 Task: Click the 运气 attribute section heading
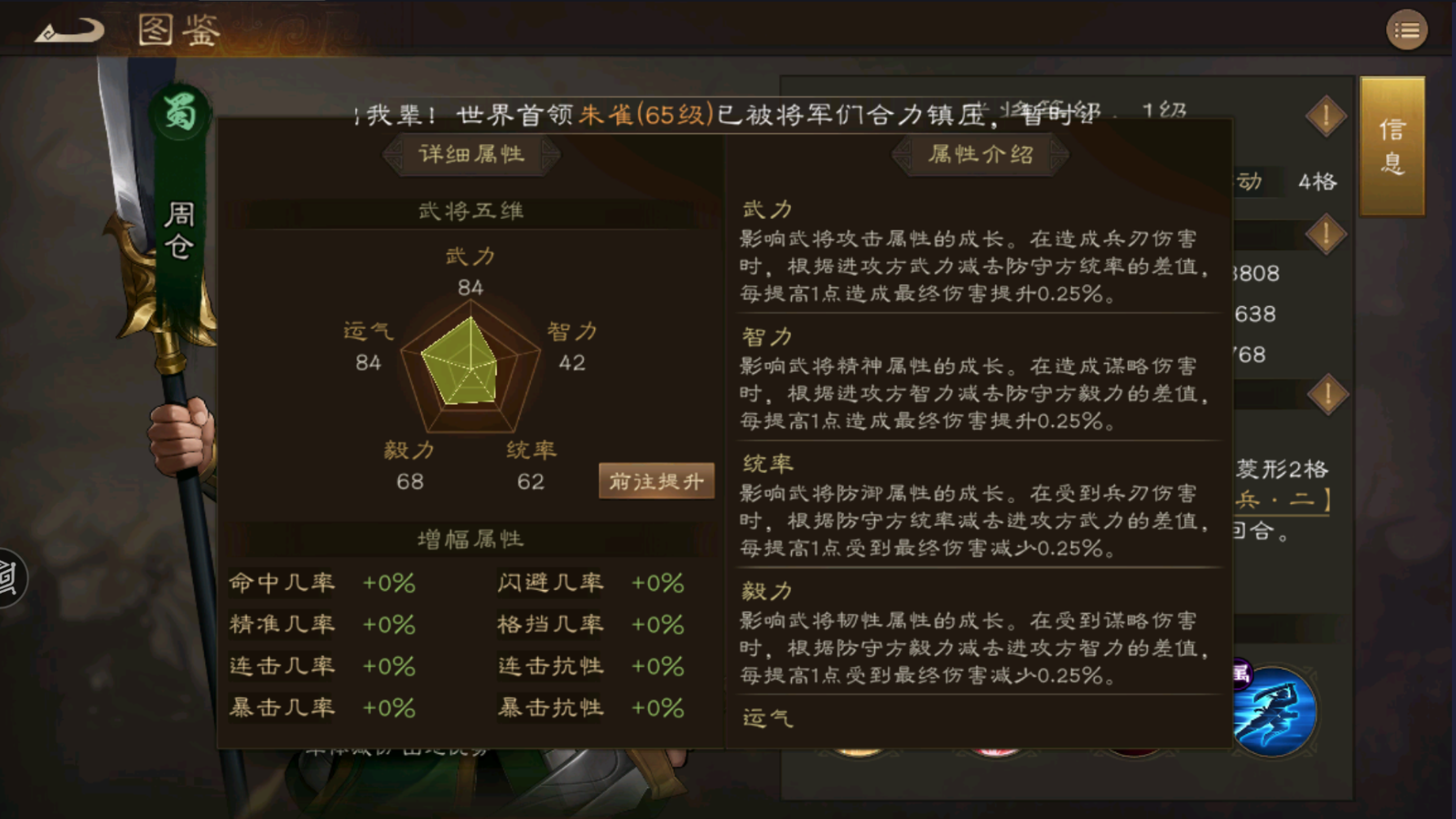765,718
